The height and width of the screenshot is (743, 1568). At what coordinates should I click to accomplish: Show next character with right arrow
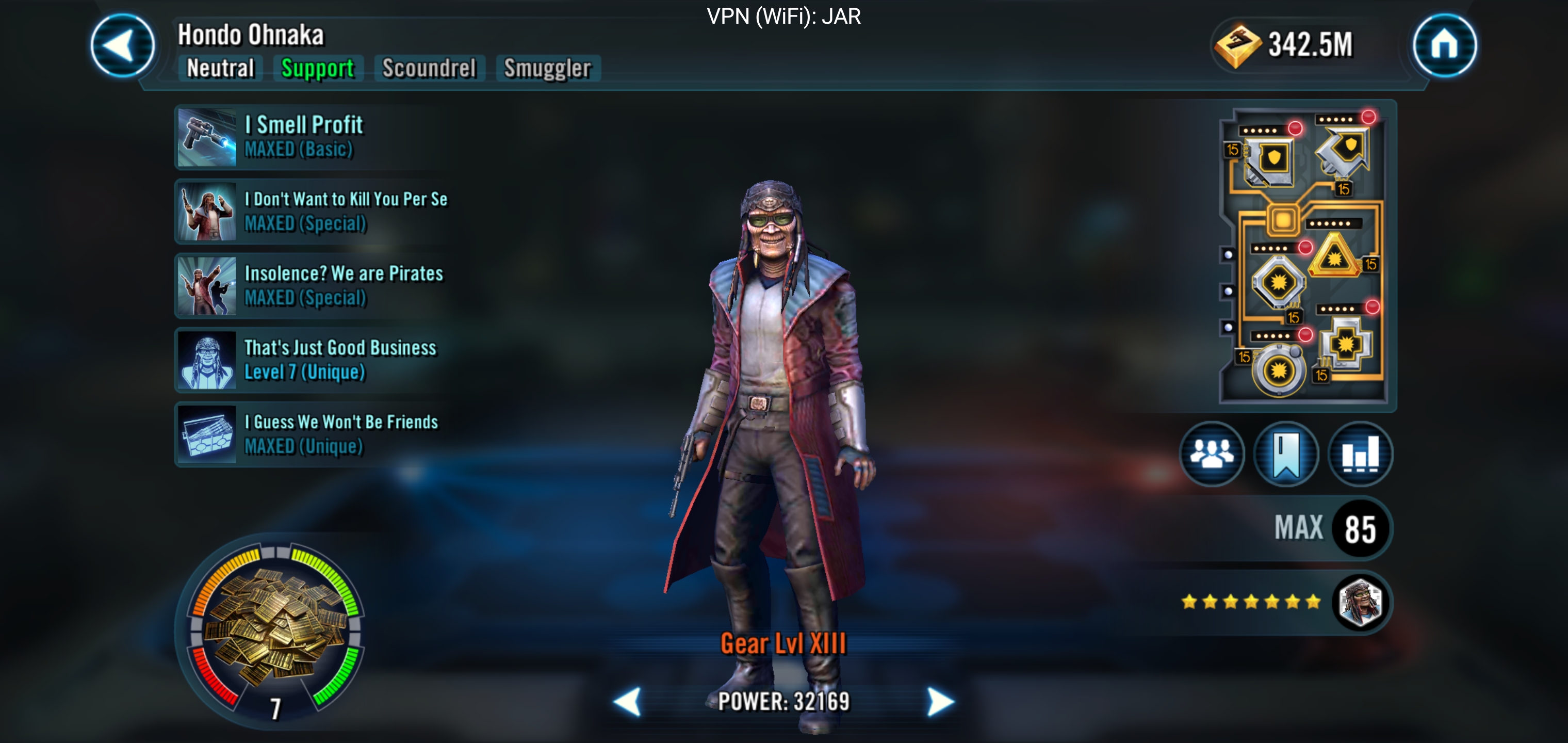[940, 702]
